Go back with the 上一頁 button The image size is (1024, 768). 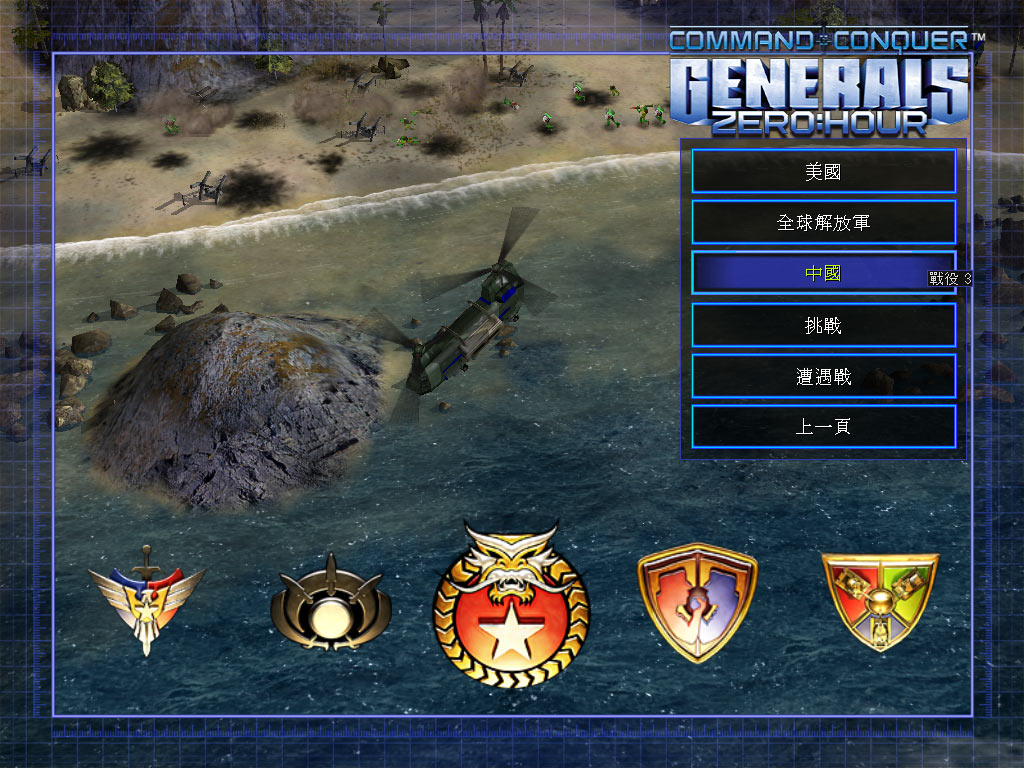tap(823, 427)
